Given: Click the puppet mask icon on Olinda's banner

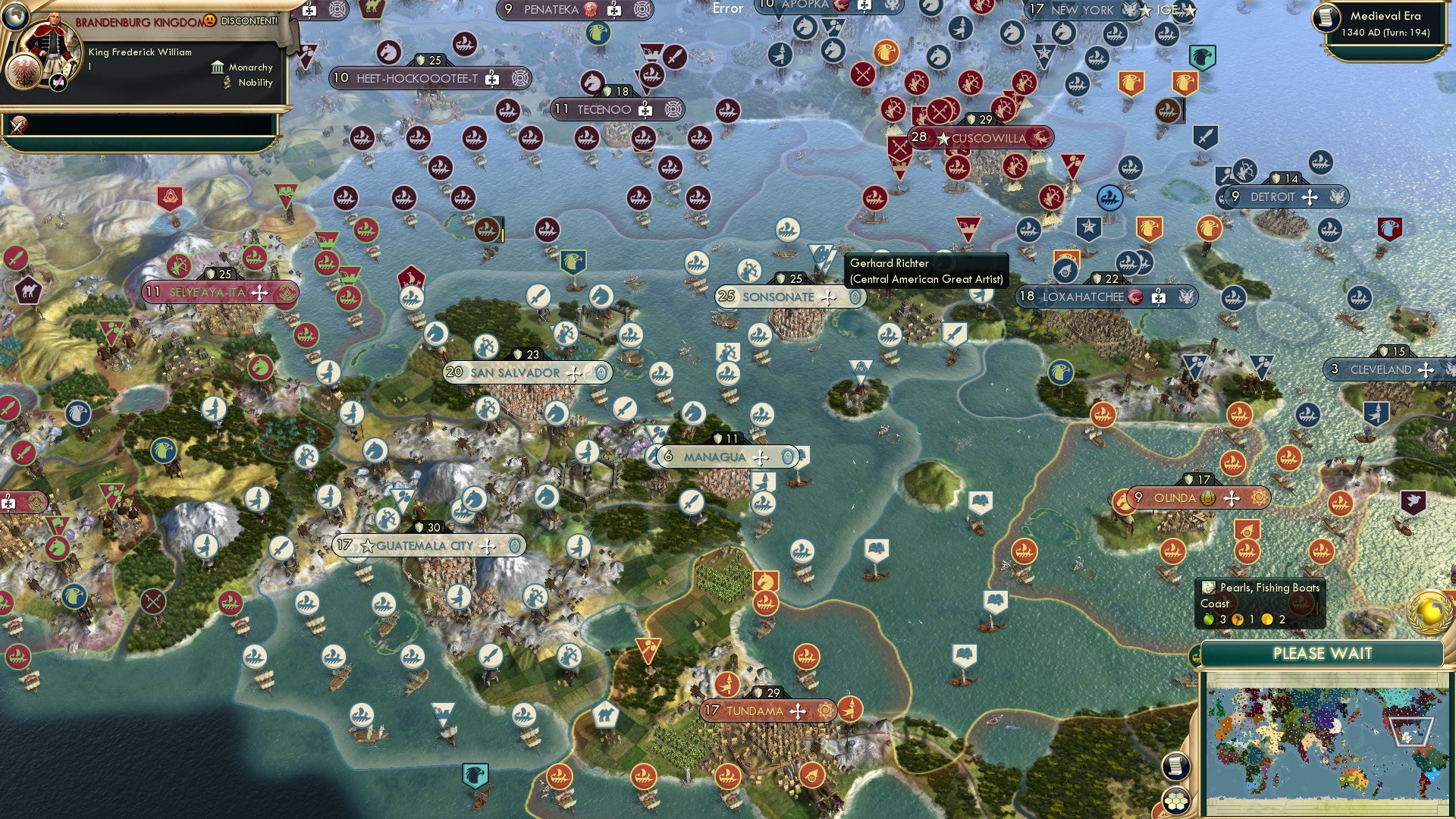Looking at the screenshot, I should pyautogui.click(x=1209, y=498).
